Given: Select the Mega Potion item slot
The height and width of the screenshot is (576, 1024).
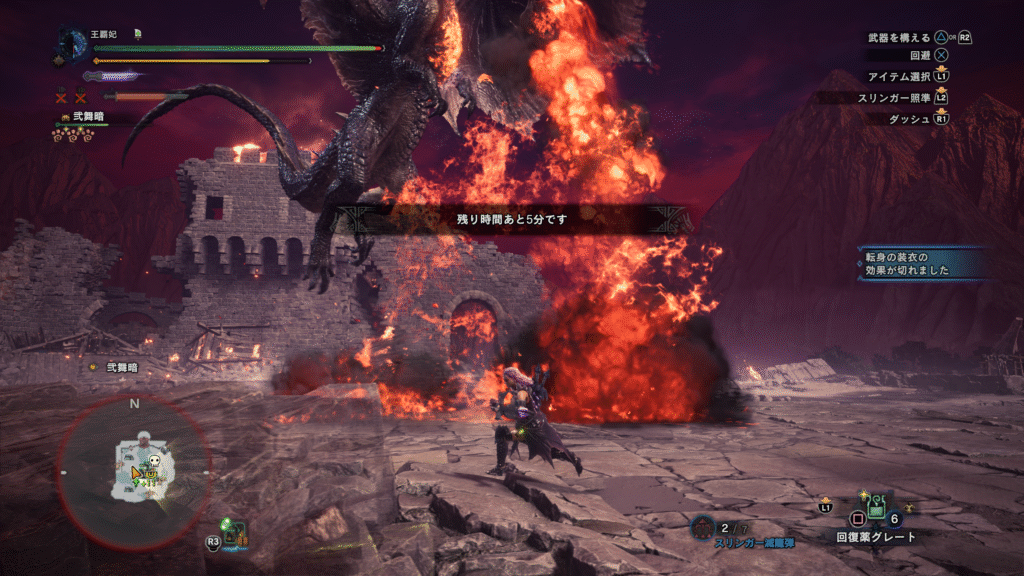Looking at the screenshot, I should (x=876, y=509).
